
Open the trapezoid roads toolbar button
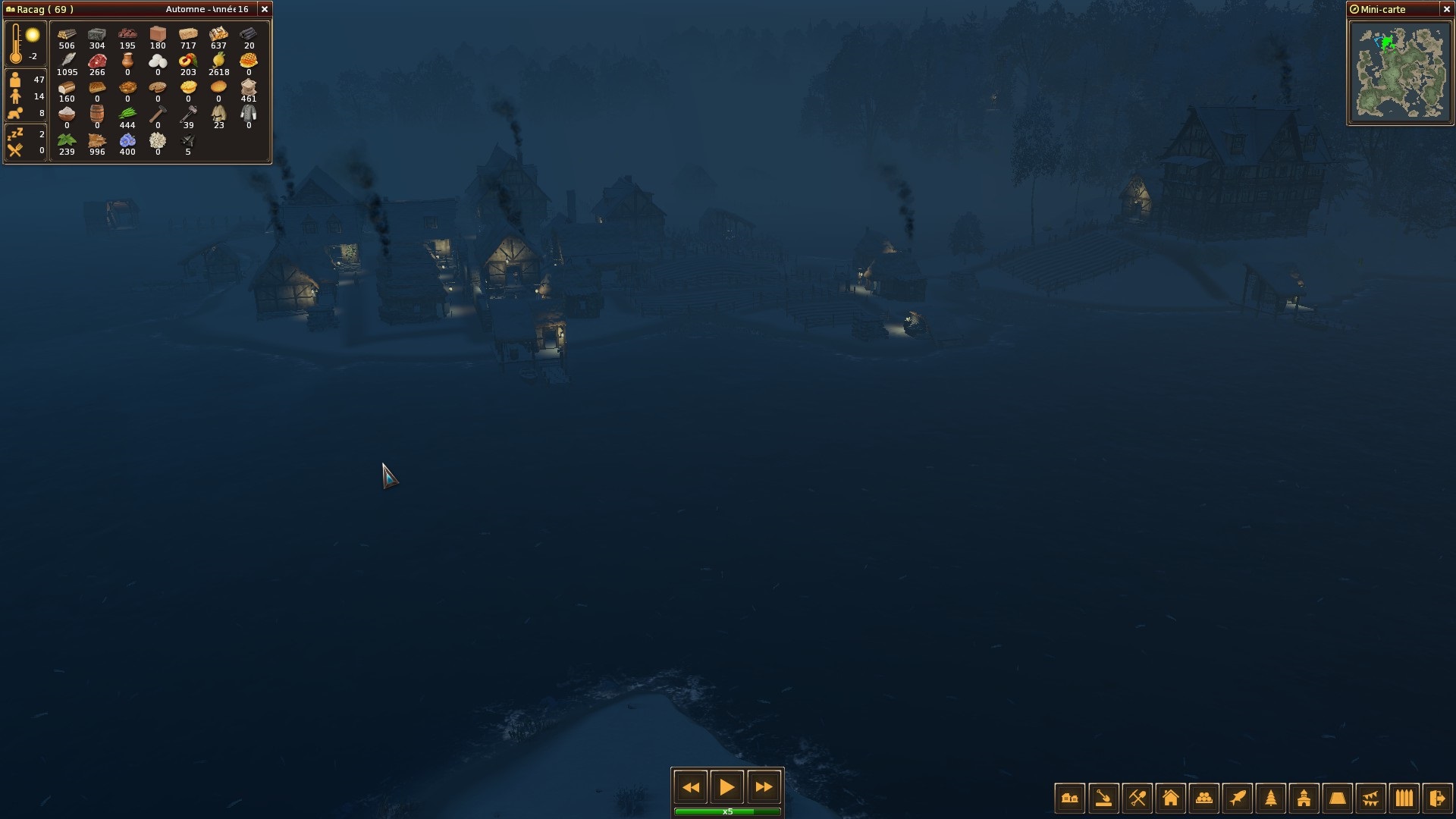point(1337,798)
